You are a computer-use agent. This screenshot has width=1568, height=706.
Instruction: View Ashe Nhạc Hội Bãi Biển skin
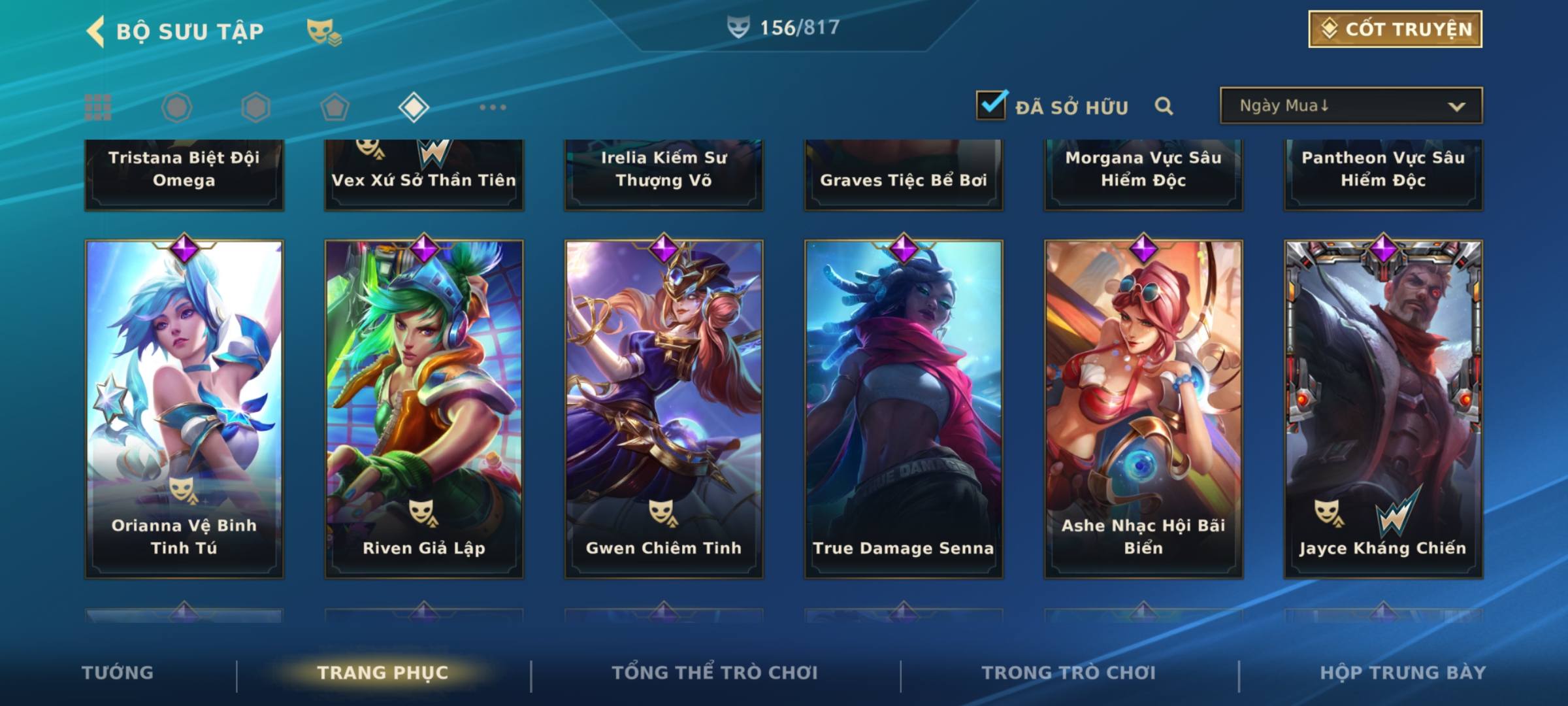pos(1143,409)
